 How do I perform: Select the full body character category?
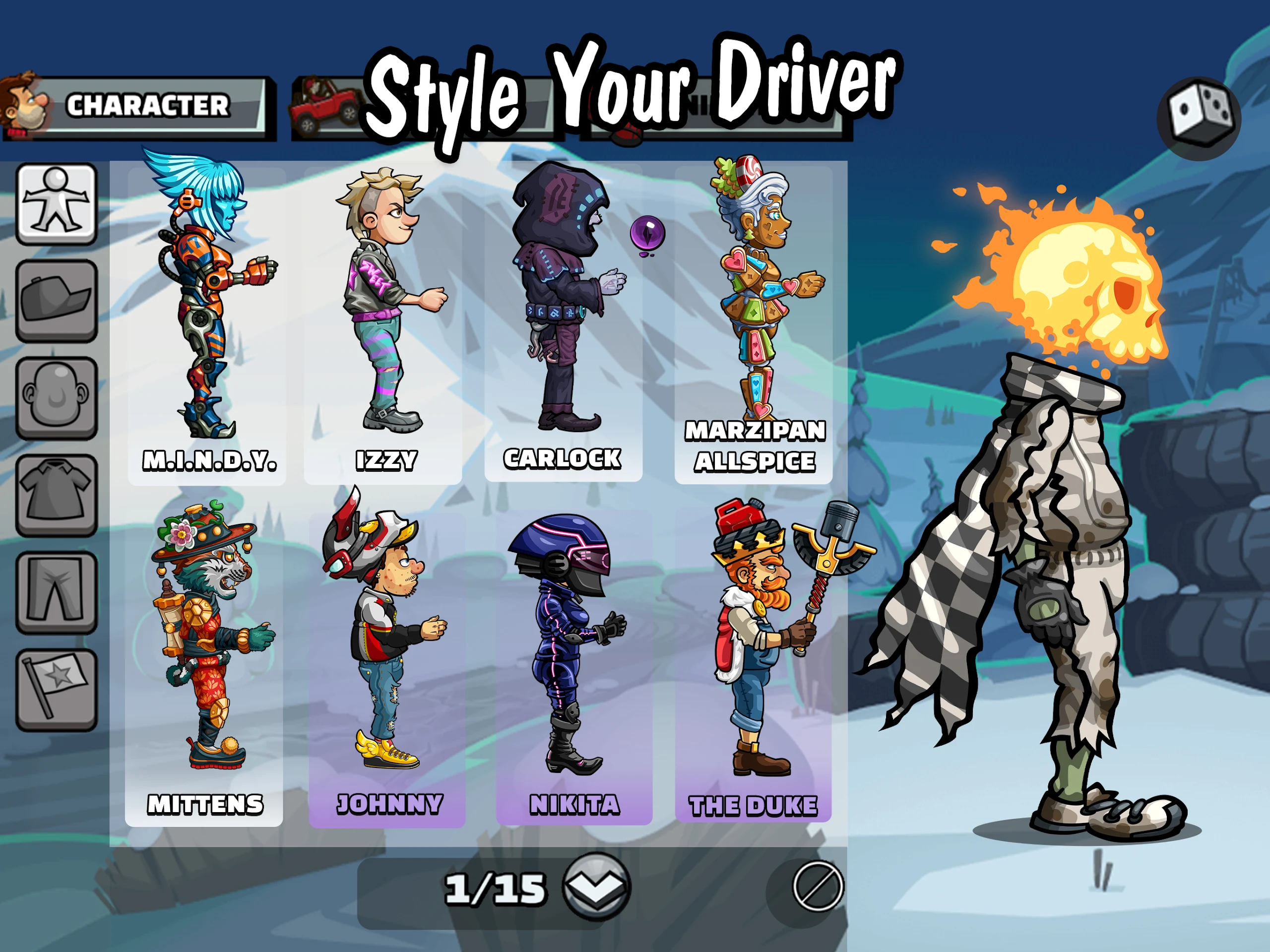point(56,203)
